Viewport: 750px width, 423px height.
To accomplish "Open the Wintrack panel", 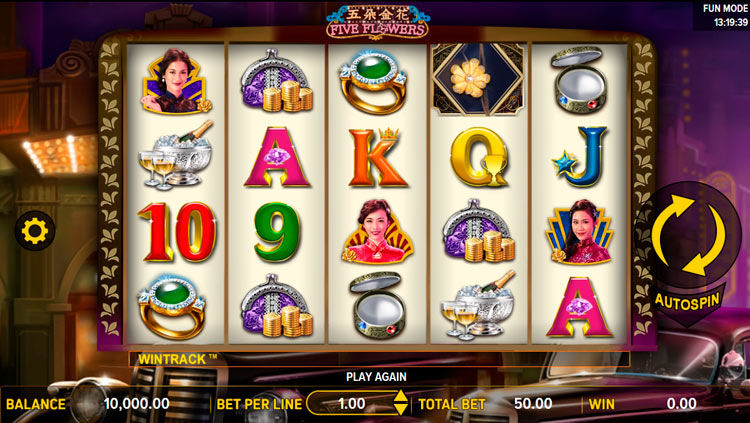I will point(174,357).
